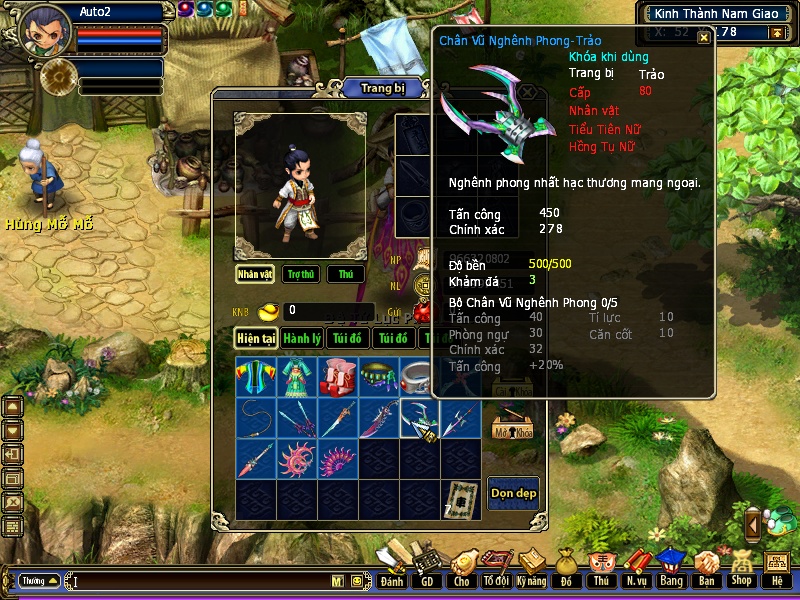Select the rainbow-sleeved robe item
Screen dimensions: 800x600
(x=255, y=377)
